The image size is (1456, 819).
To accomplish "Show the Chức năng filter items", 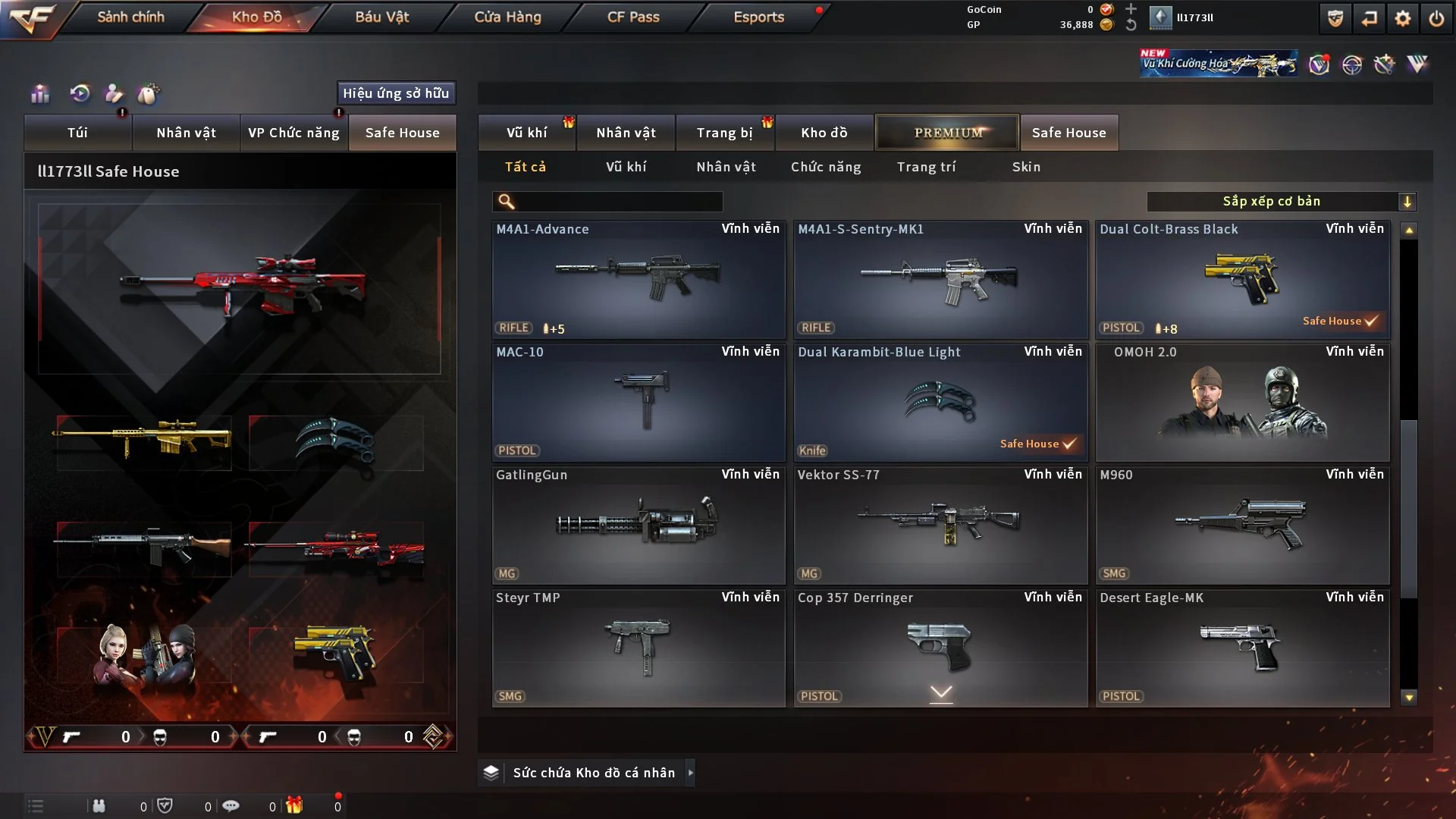I will click(x=826, y=167).
